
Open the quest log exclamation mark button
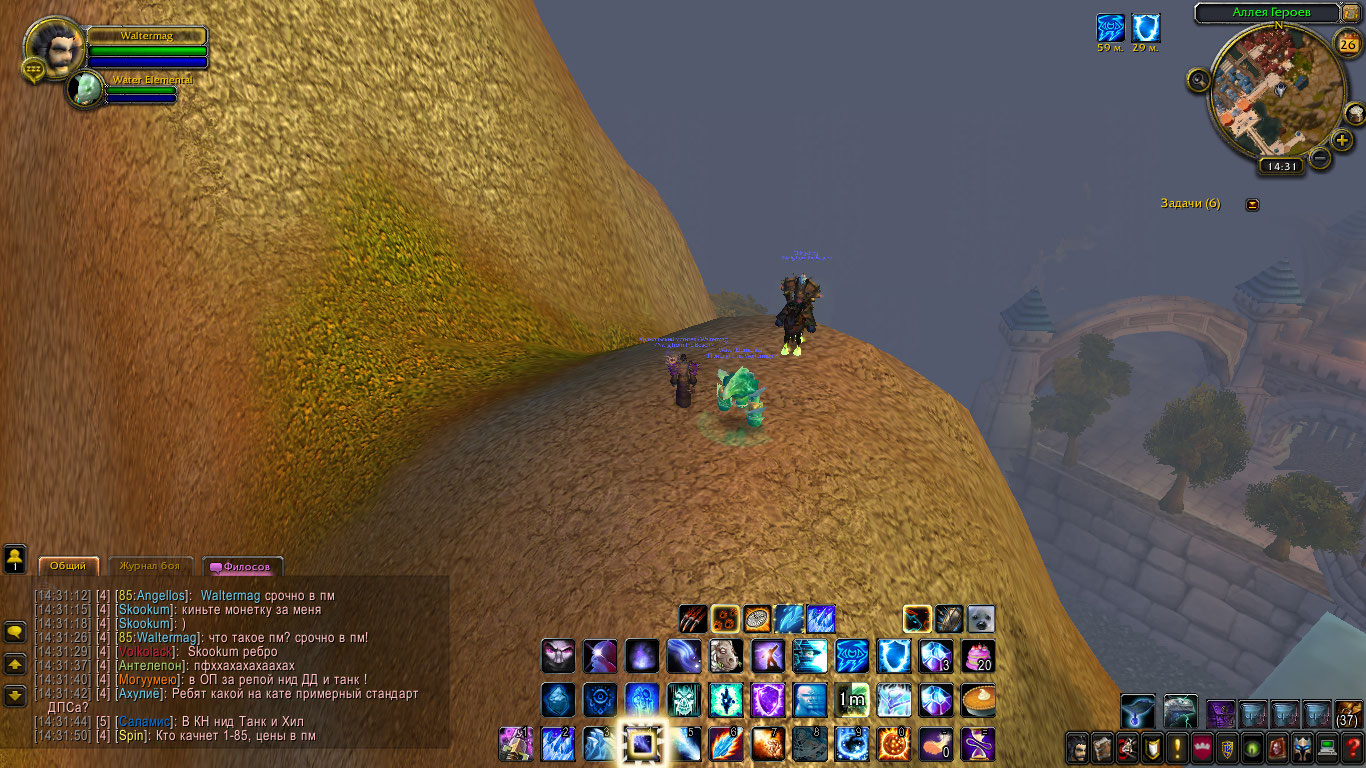[1175, 748]
